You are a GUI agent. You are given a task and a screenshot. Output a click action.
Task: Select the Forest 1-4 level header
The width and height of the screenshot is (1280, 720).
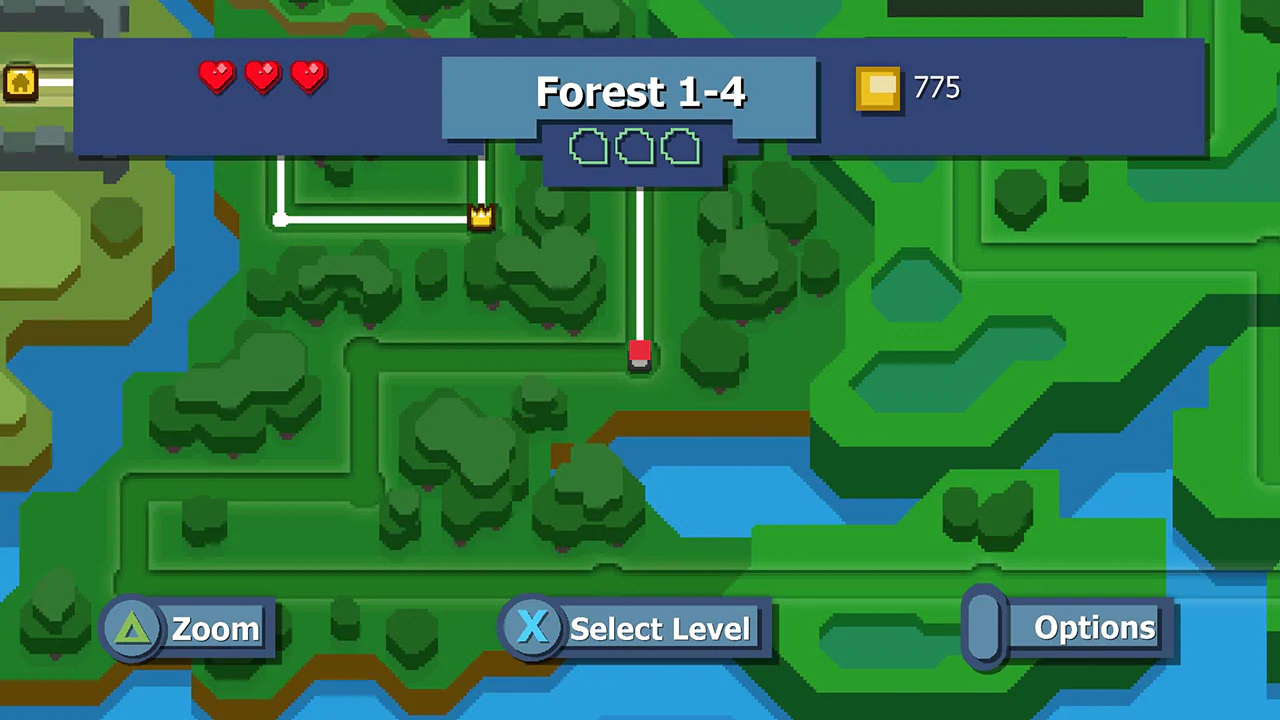pyautogui.click(x=640, y=92)
